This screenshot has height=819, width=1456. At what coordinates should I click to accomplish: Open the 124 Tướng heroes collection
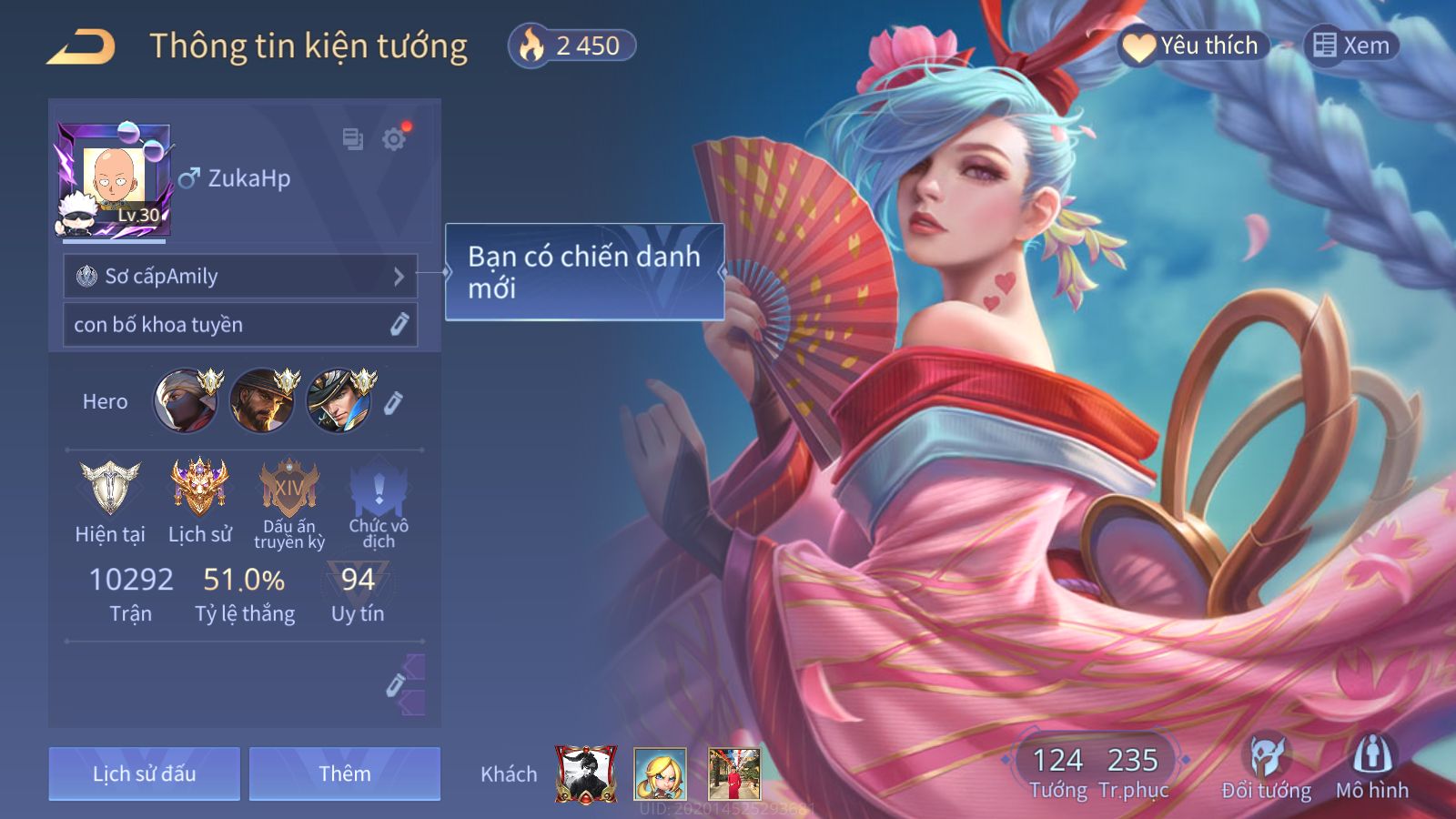(x=1057, y=771)
